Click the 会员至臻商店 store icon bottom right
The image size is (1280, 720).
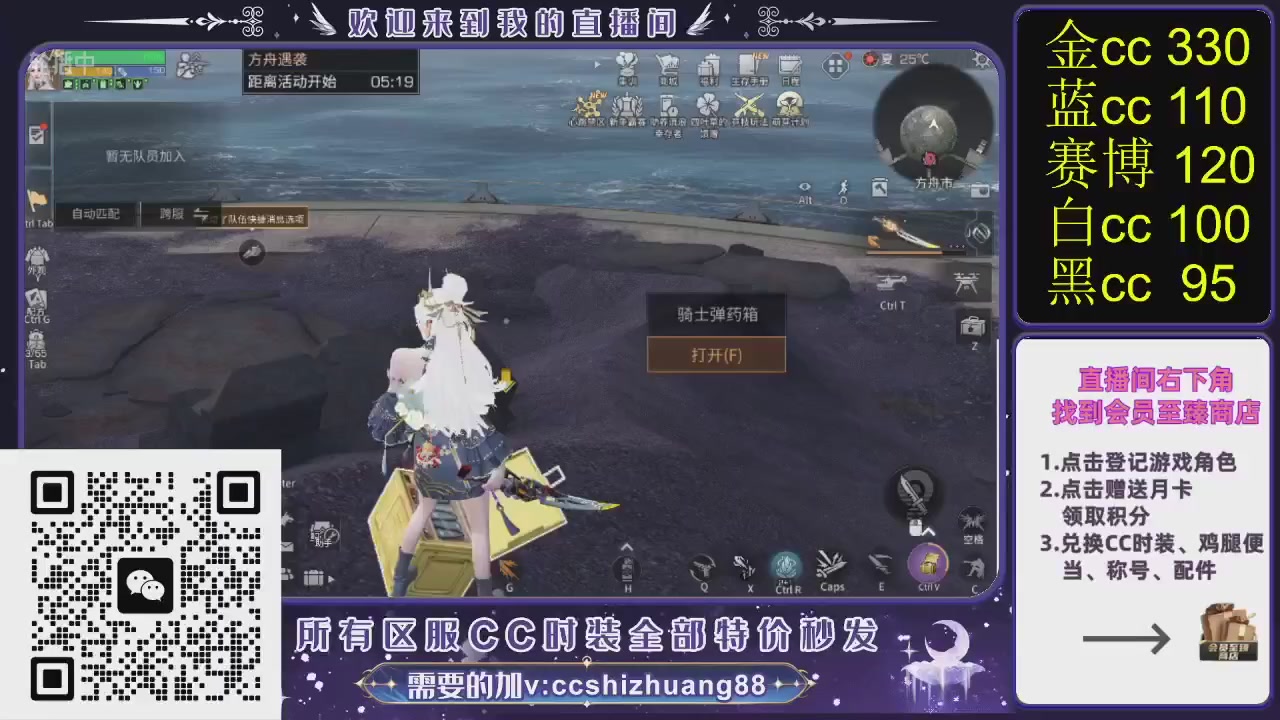pos(1228,632)
